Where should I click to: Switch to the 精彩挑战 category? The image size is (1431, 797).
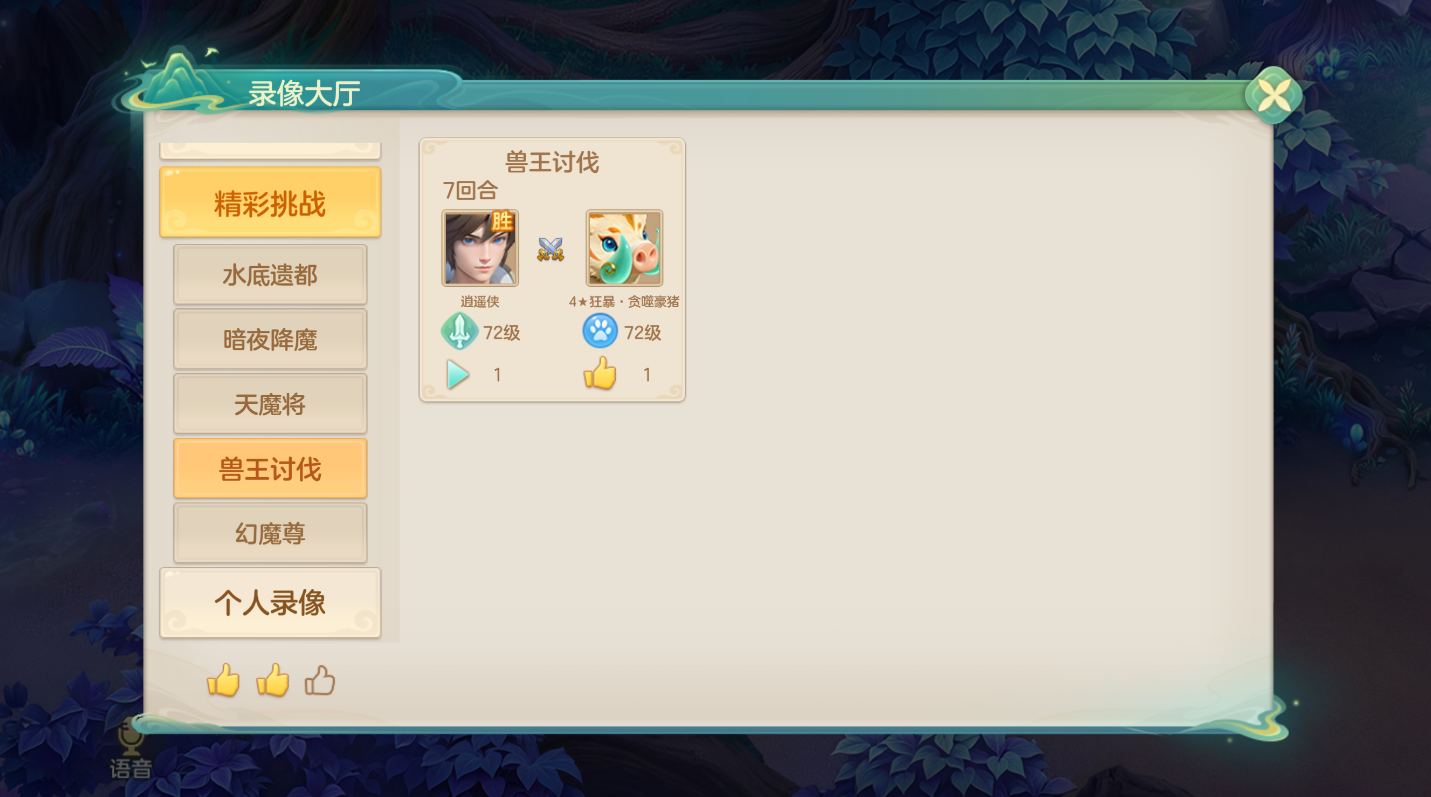270,202
